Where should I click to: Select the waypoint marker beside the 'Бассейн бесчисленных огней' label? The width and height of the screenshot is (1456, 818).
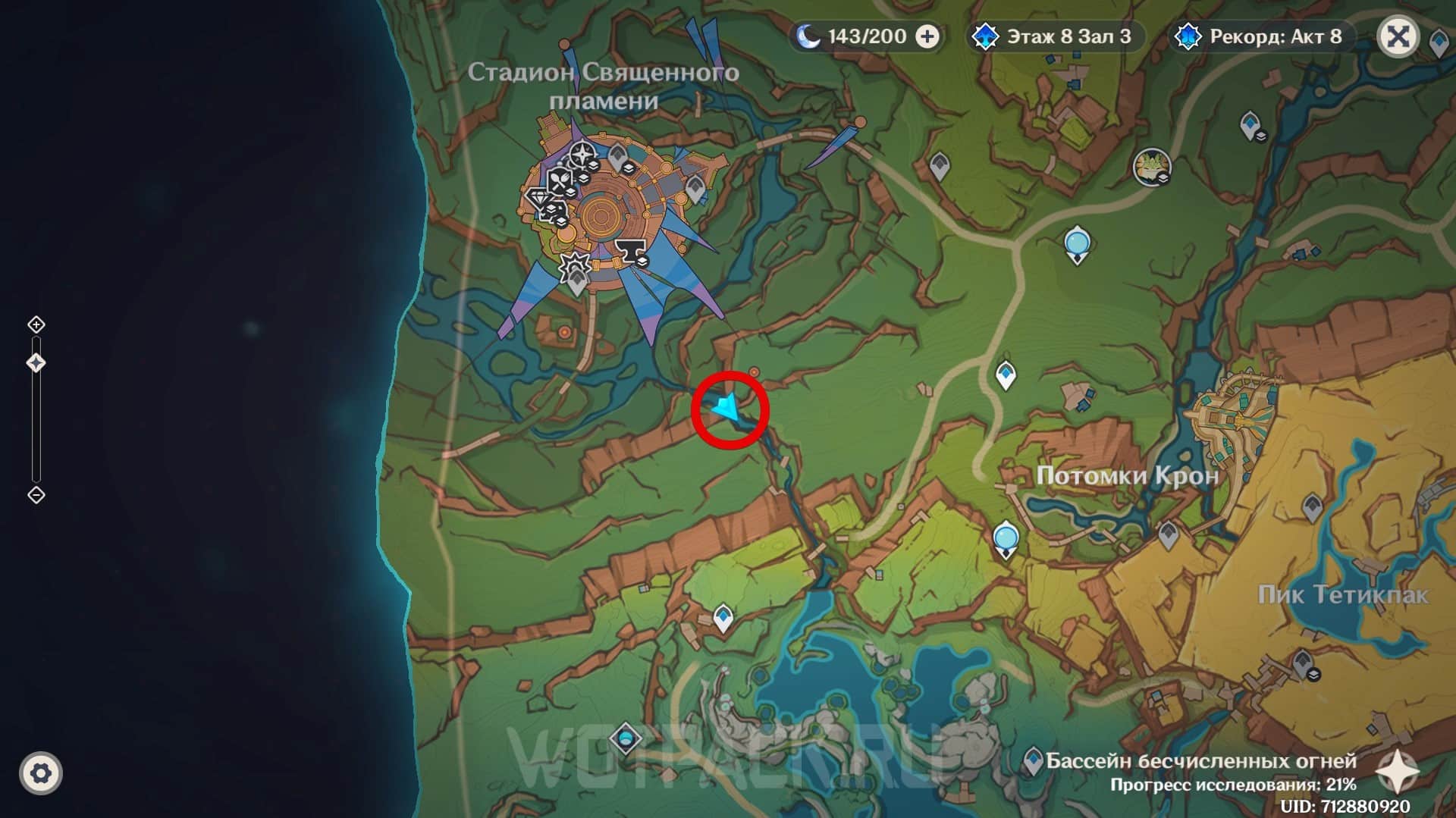point(1032,759)
